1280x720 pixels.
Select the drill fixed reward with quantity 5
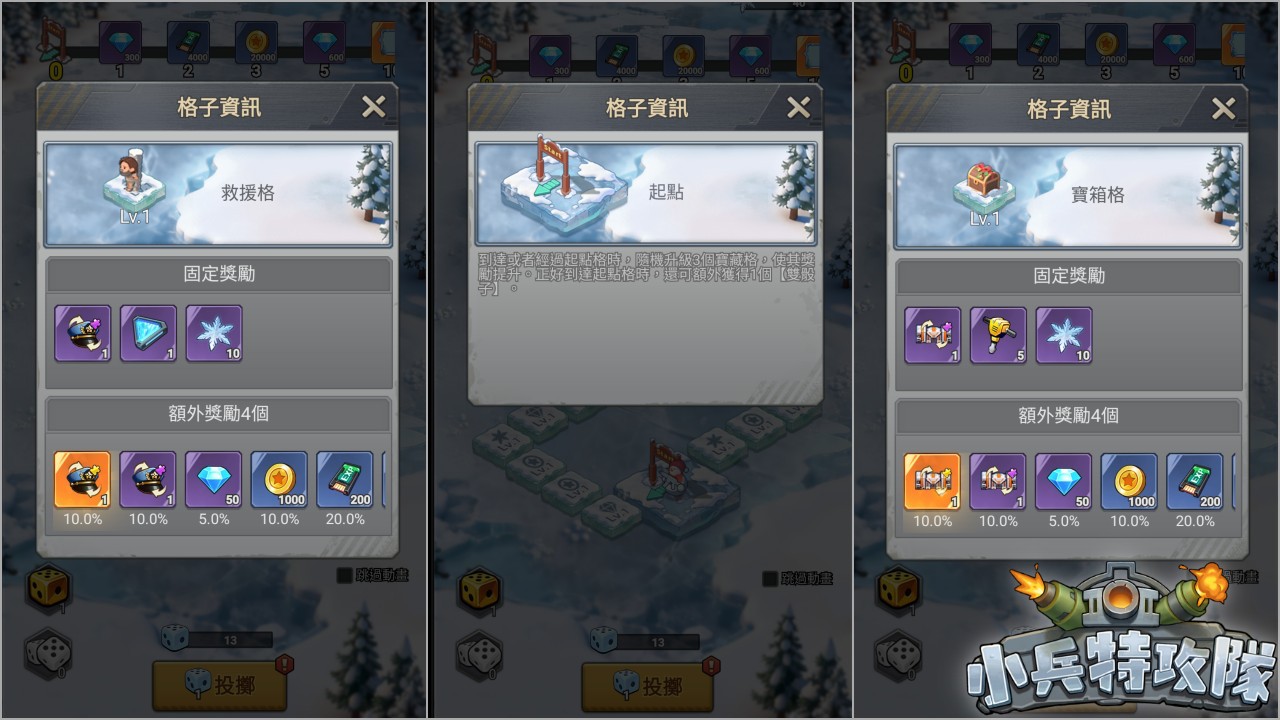[998, 335]
